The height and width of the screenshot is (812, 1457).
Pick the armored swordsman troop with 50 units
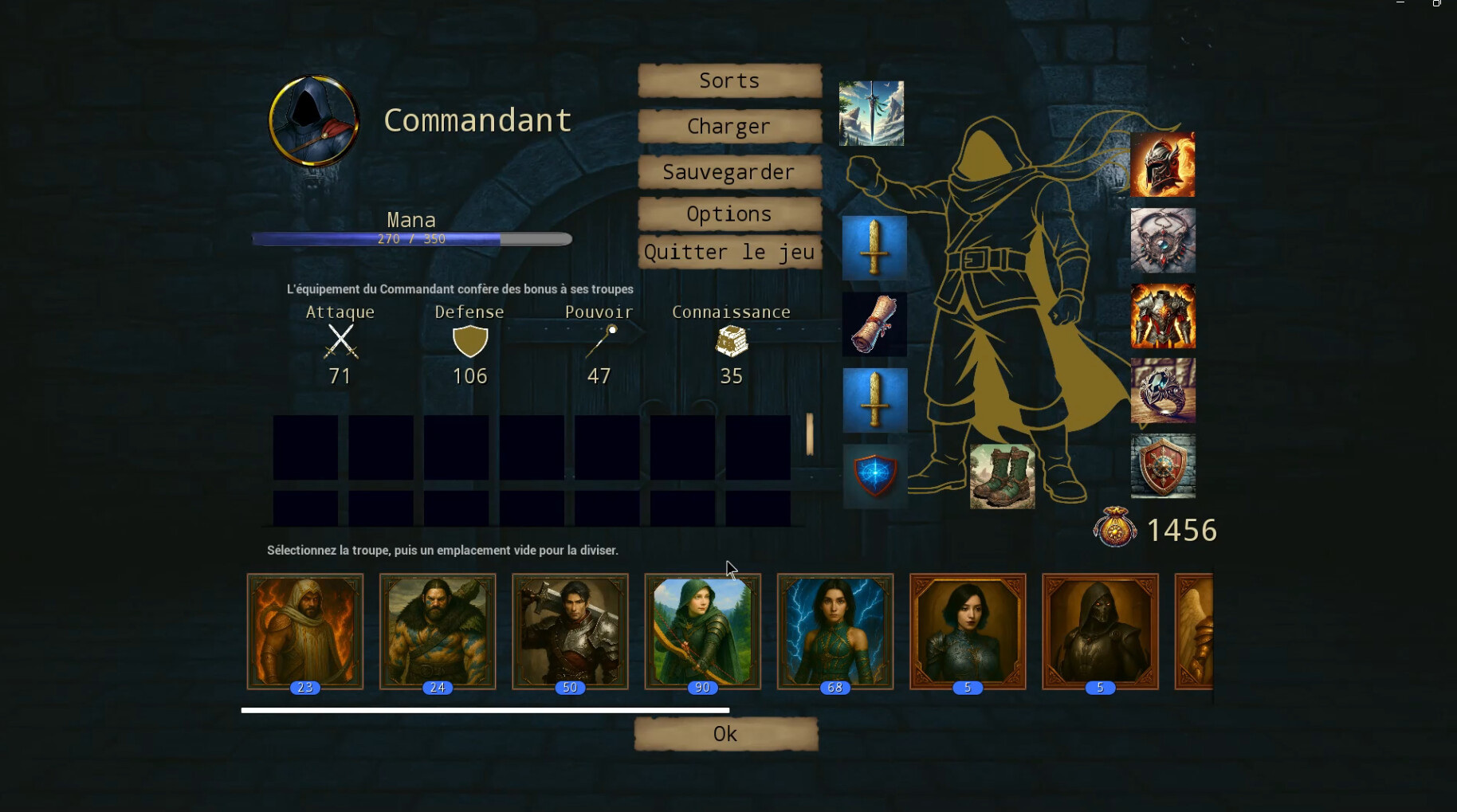pos(570,630)
